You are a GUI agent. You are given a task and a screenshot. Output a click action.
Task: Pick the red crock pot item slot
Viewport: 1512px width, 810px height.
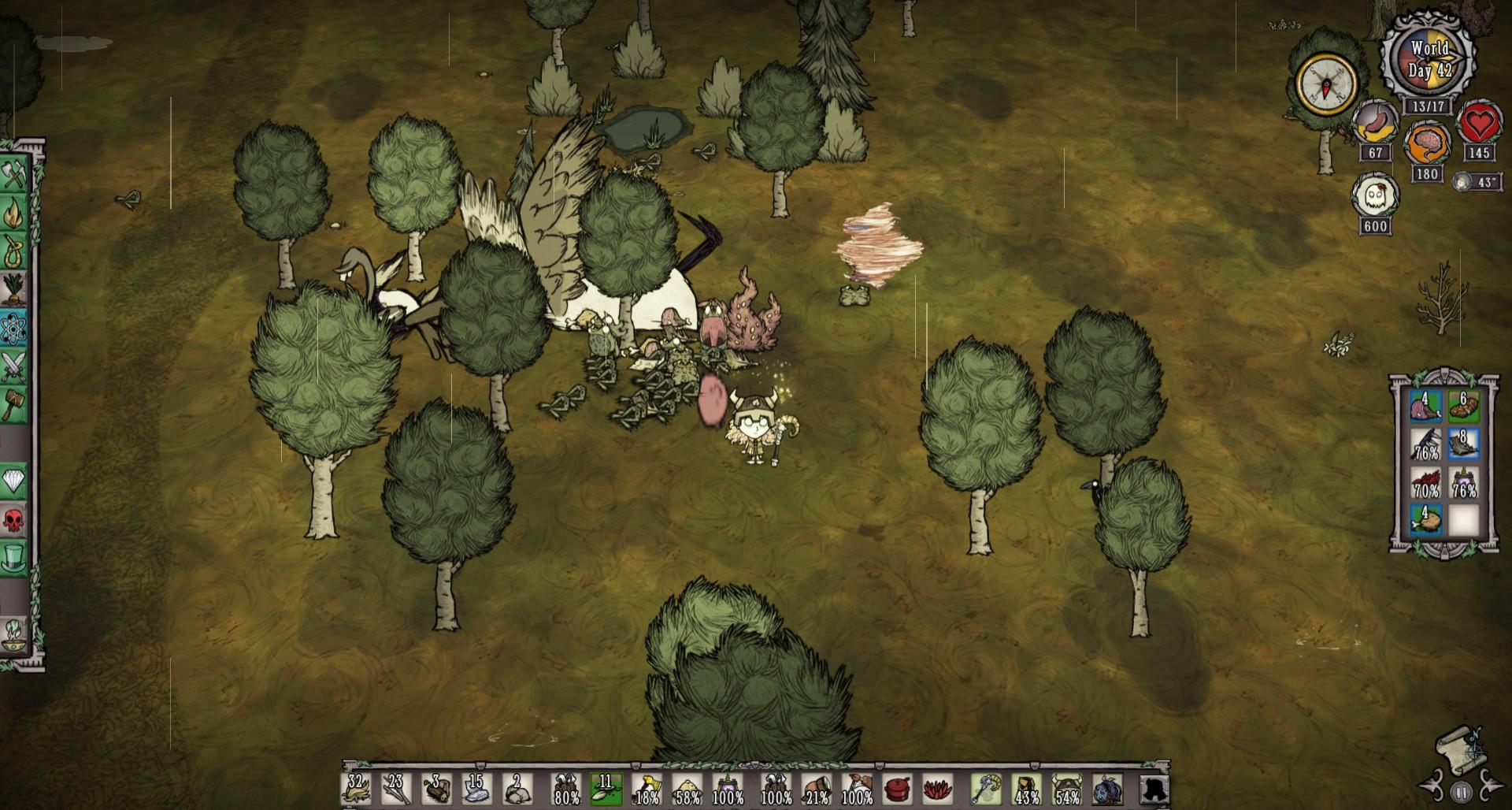click(898, 789)
